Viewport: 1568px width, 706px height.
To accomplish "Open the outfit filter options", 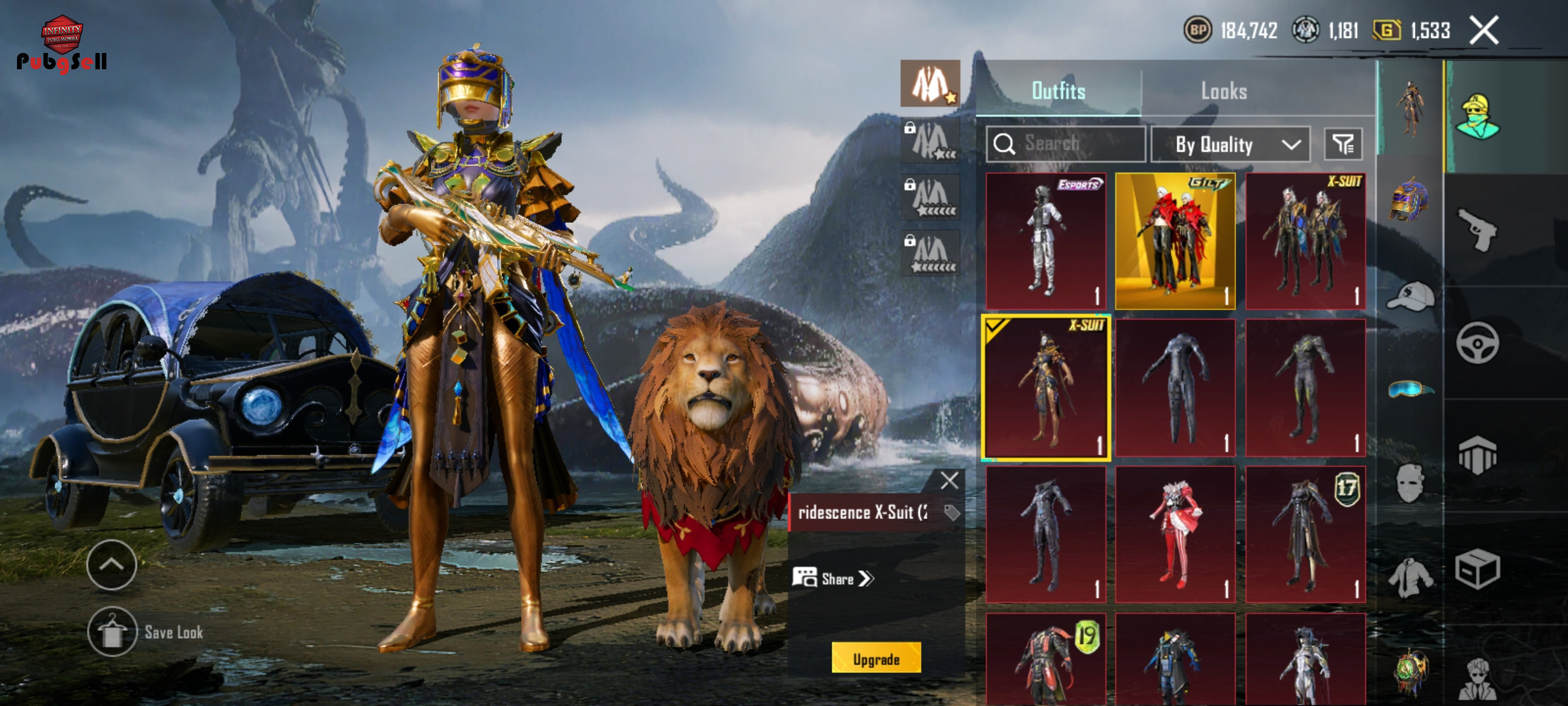I will [x=1343, y=144].
